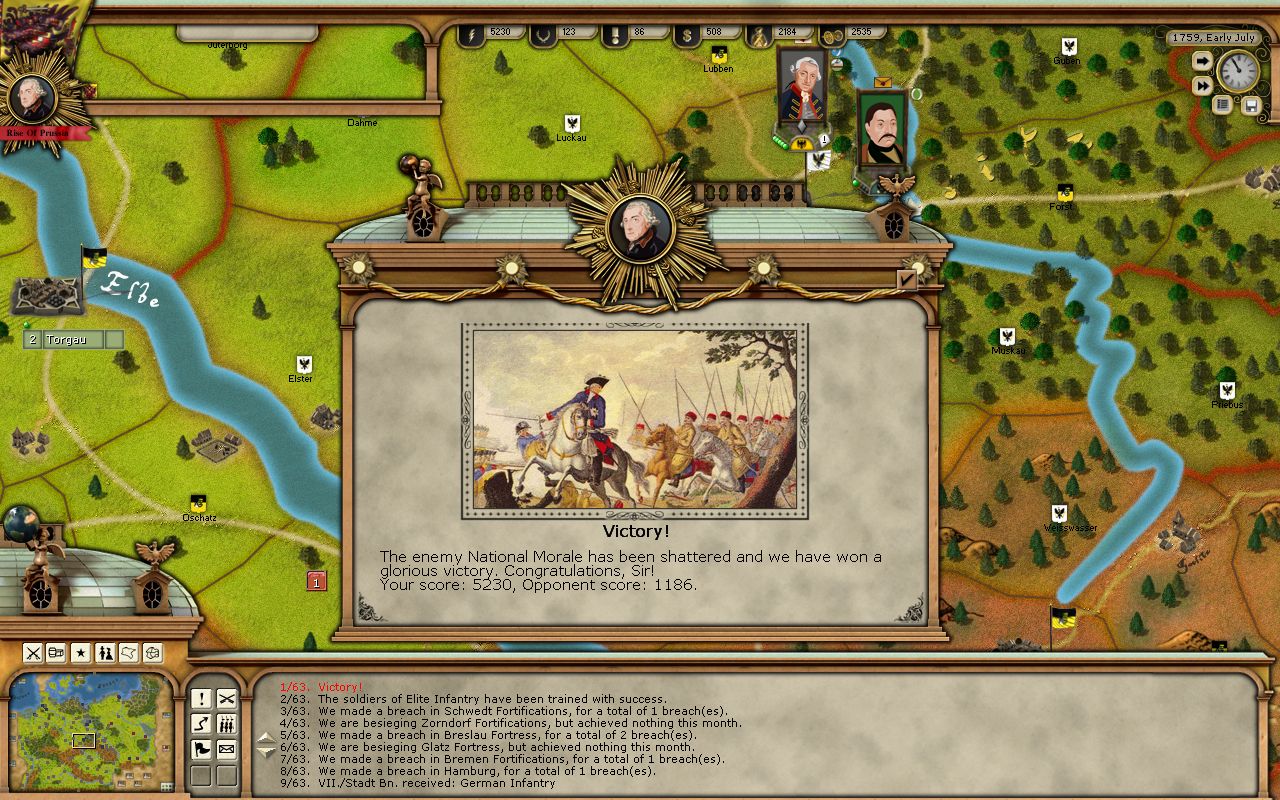
Task: Select the star objectives map filter
Action: pyautogui.click(x=81, y=653)
